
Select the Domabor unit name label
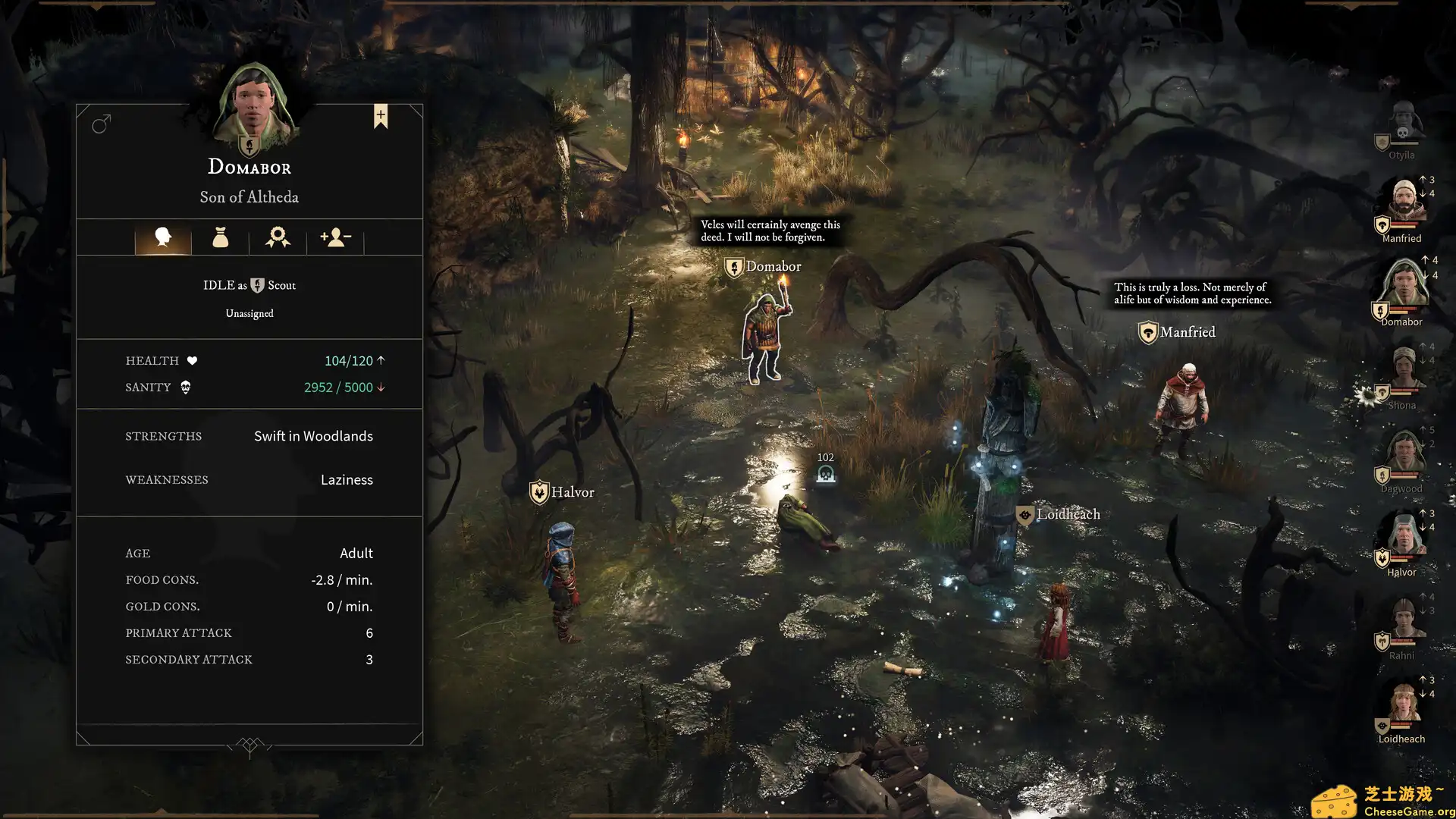tap(773, 266)
